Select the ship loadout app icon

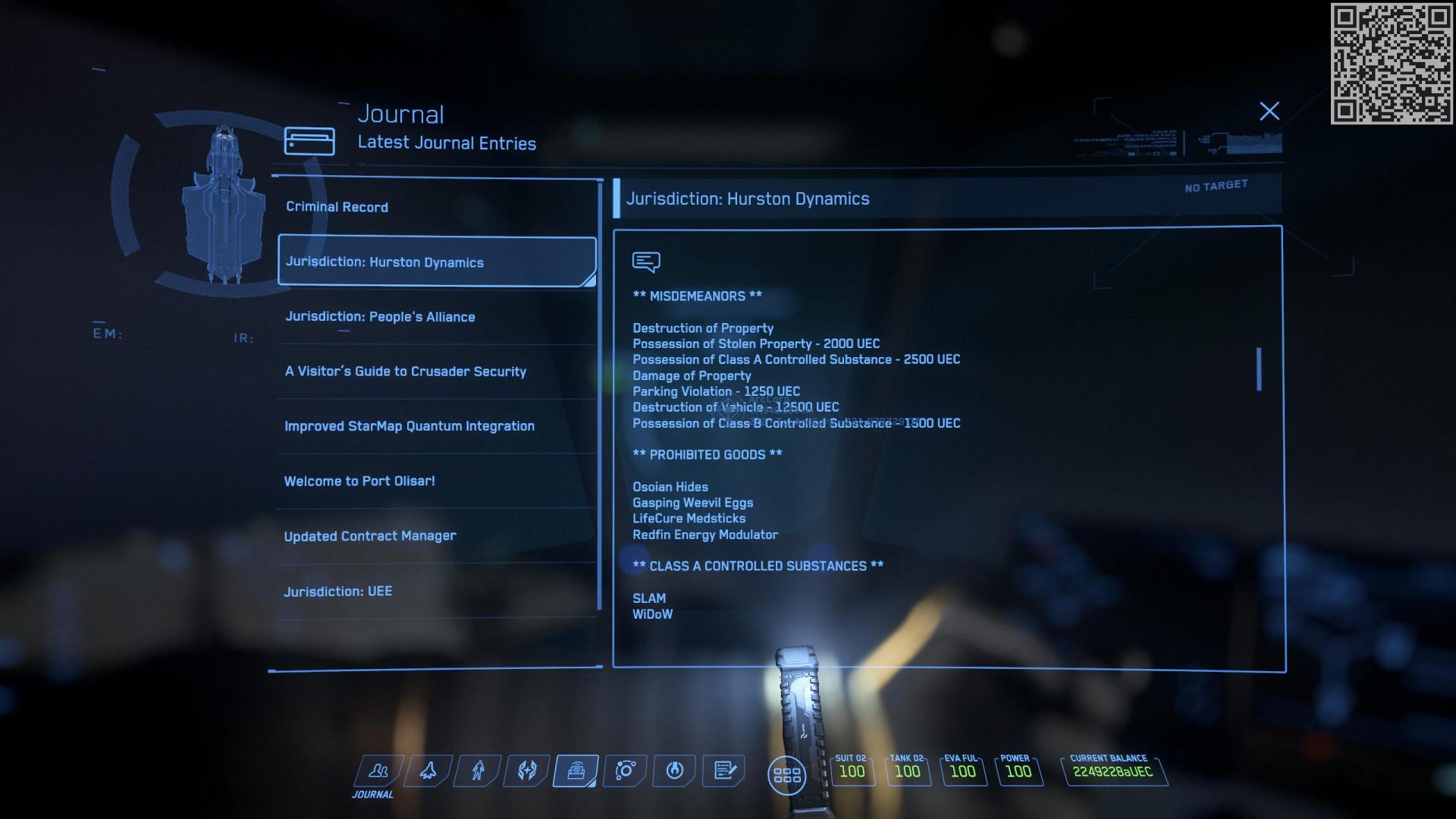[x=427, y=770]
